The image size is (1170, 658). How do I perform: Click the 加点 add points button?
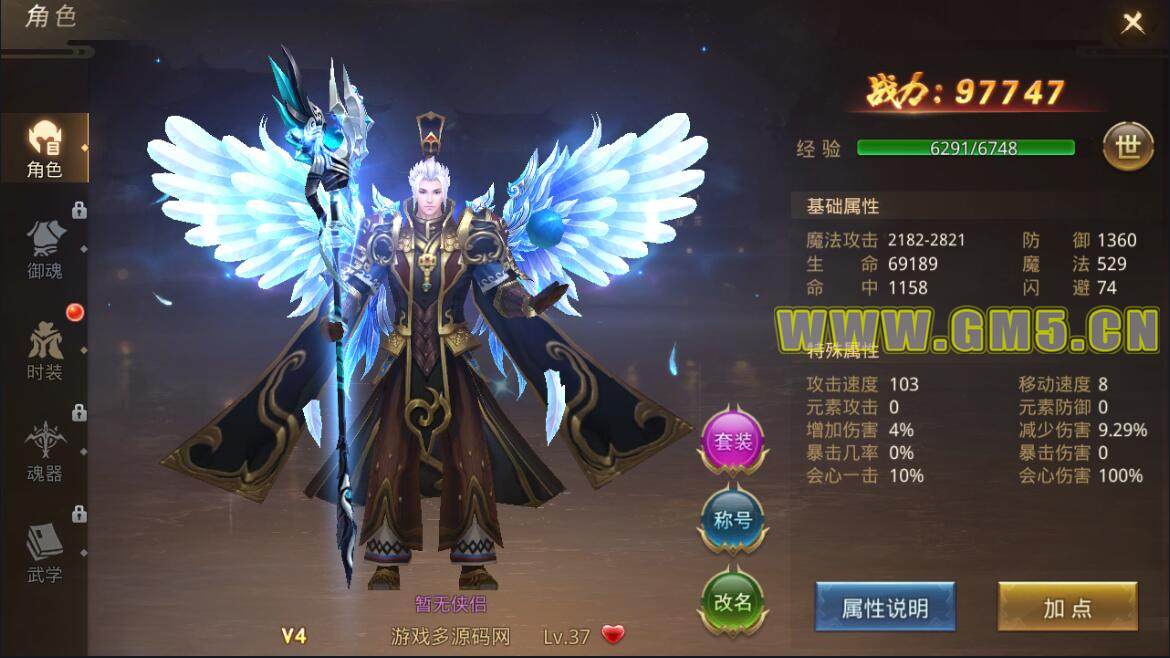click(1067, 607)
